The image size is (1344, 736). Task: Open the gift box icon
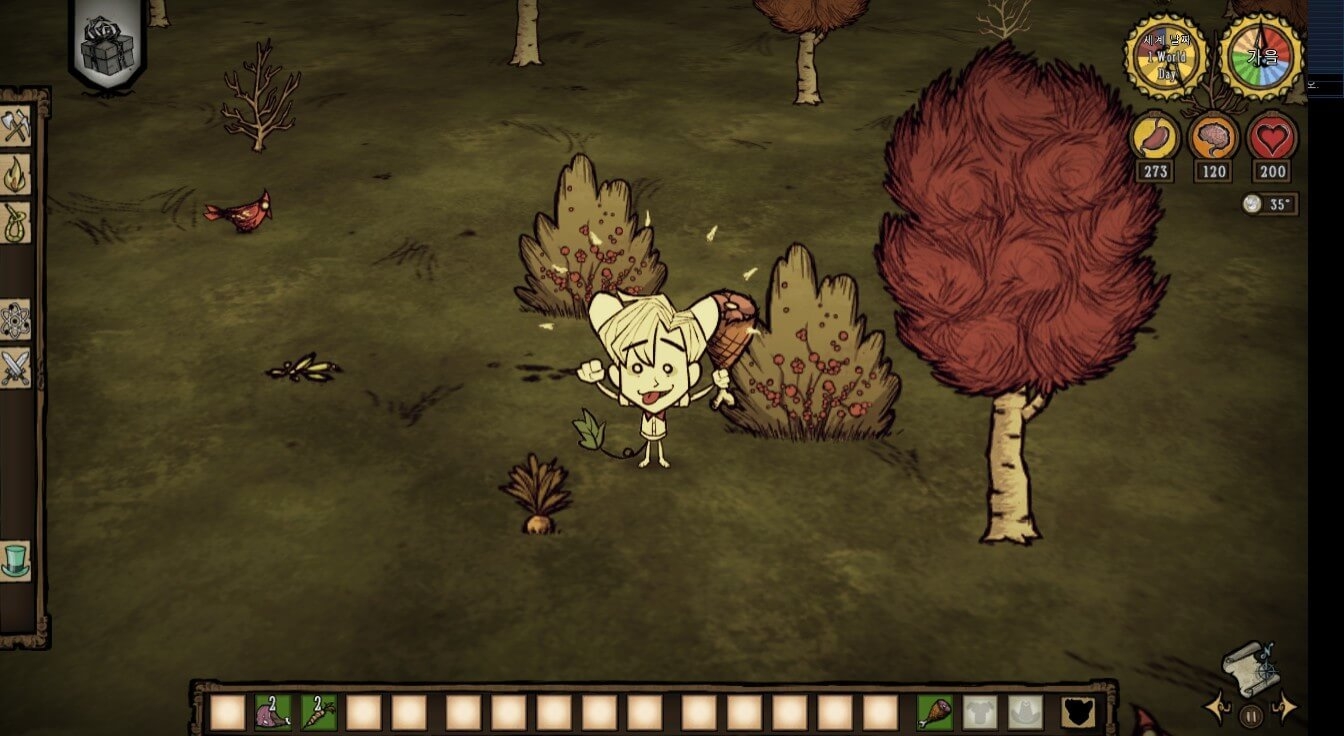pos(107,46)
